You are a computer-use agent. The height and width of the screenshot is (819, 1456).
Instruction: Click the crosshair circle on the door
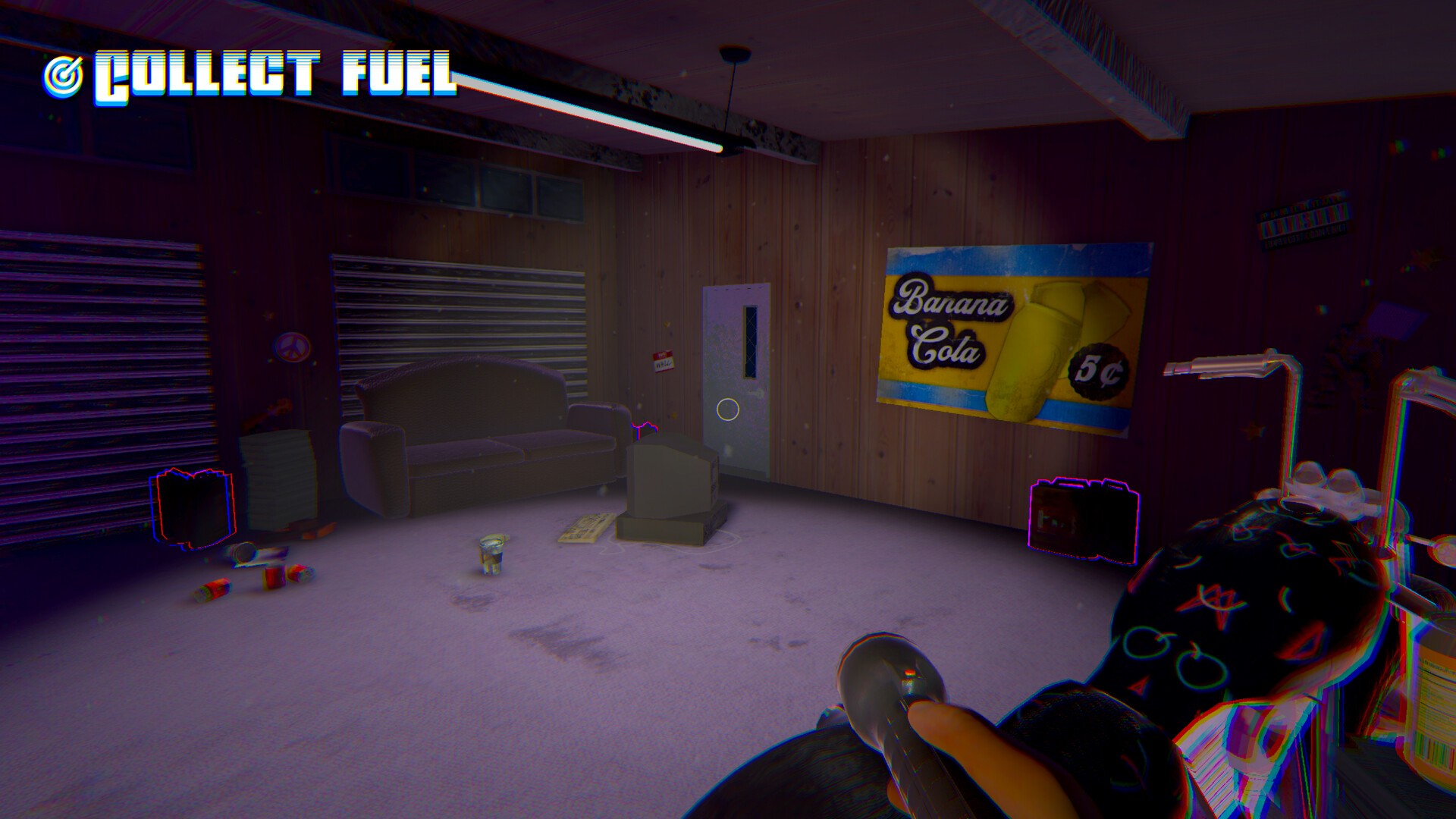click(x=726, y=409)
